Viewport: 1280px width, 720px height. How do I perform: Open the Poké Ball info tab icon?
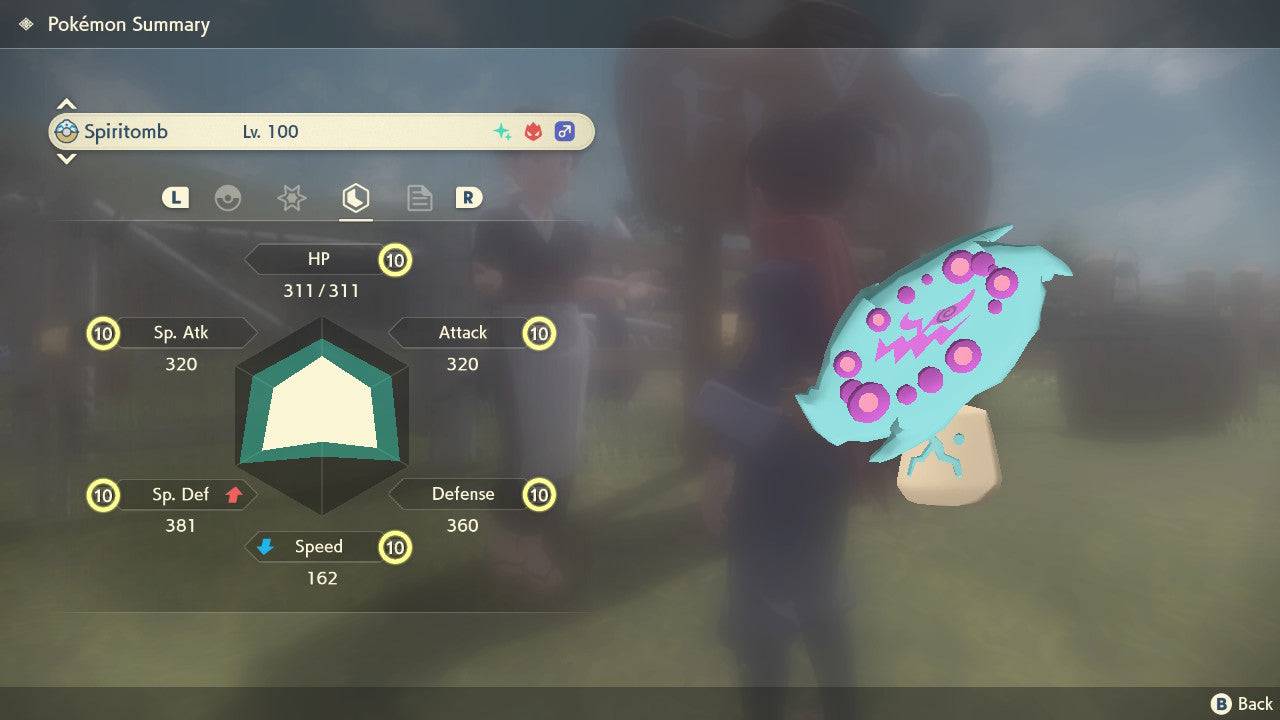(229, 198)
